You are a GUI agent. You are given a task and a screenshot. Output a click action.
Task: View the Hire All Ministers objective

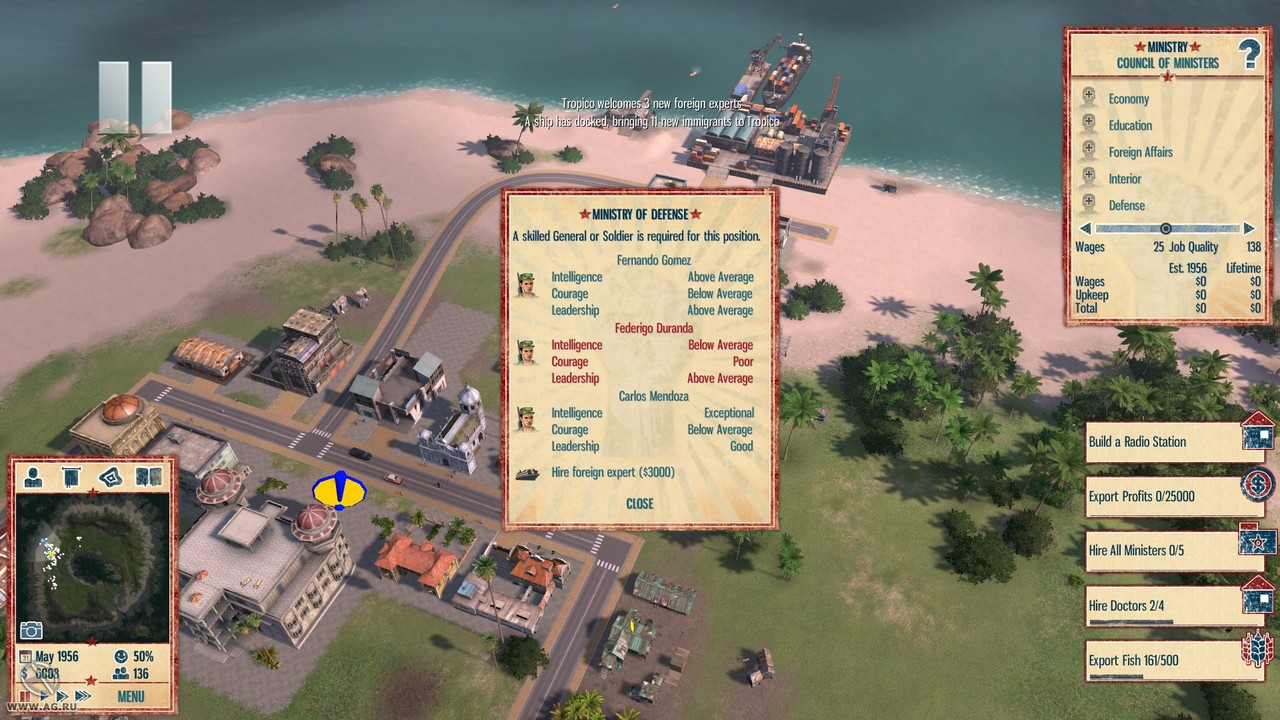coord(1164,550)
